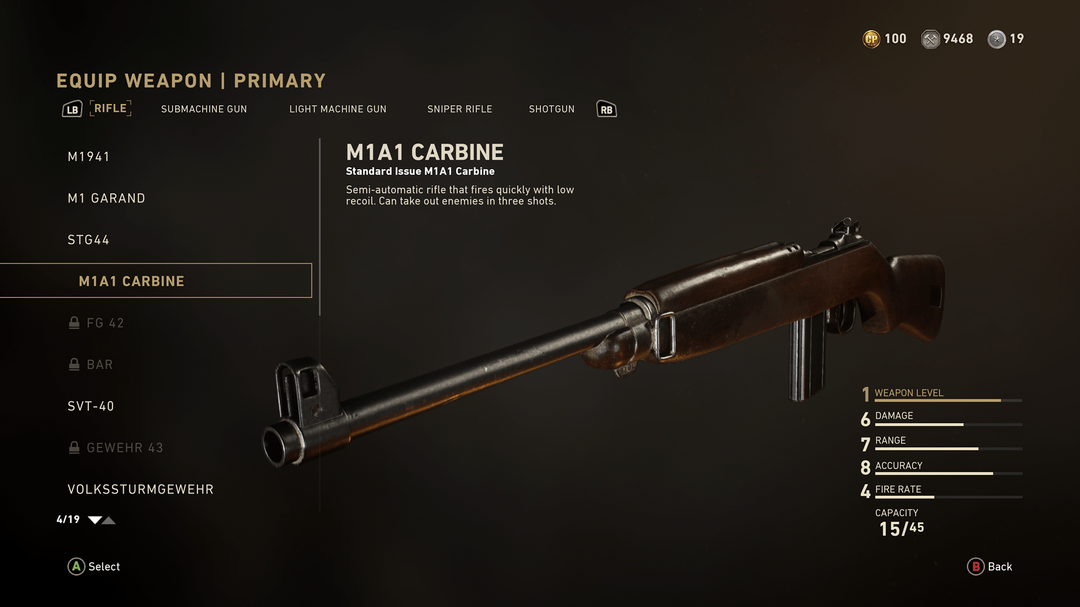Switch to the Light Machine Gun tab
1080x607 pixels.
338,109
